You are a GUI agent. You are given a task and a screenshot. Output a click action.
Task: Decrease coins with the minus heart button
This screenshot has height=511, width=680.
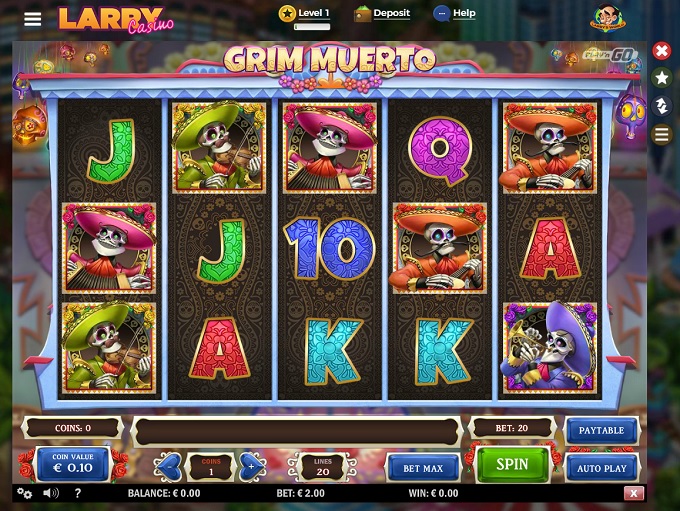(x=170, y=466)
